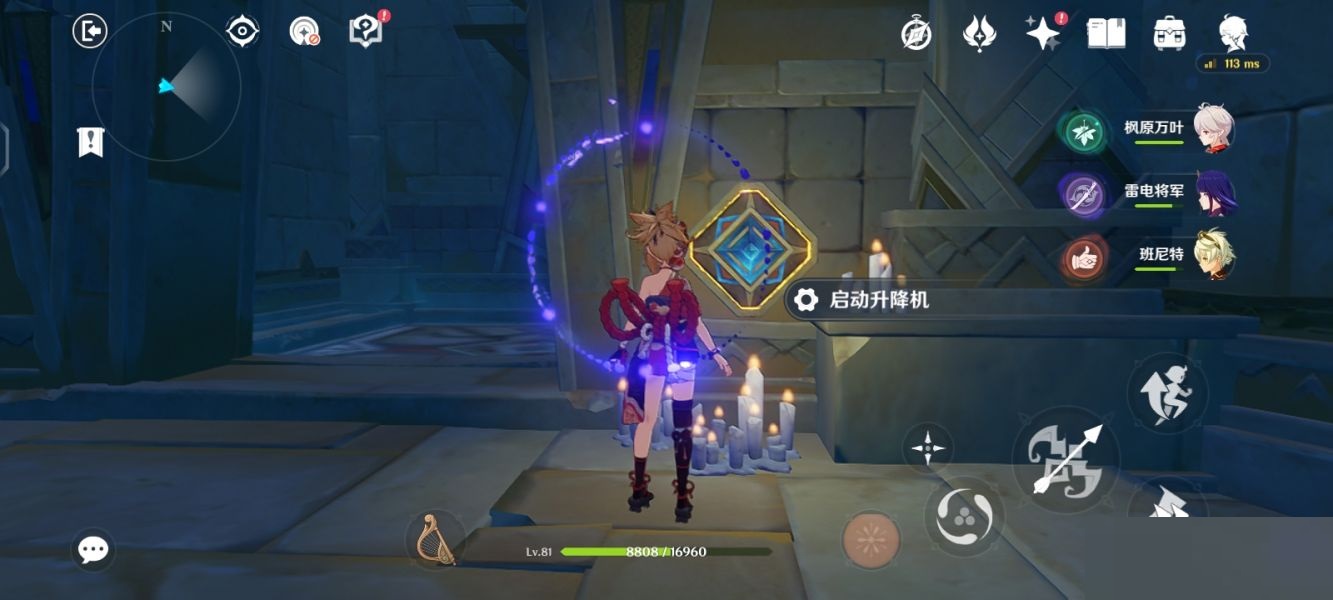Viewport: 1333px width, 600px height.
Task: Open the chat speech bubble
Action: click(93, 549)
